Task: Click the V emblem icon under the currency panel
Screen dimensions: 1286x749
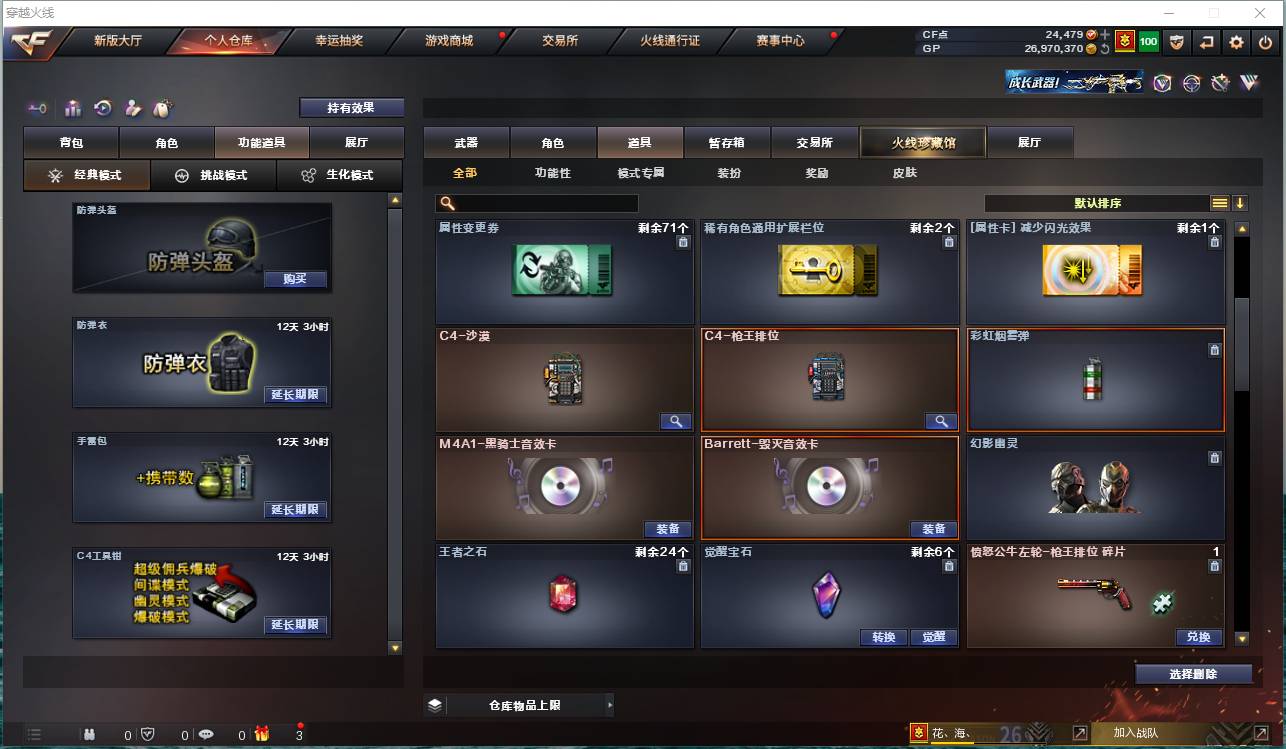Action: click(1162, 83)
